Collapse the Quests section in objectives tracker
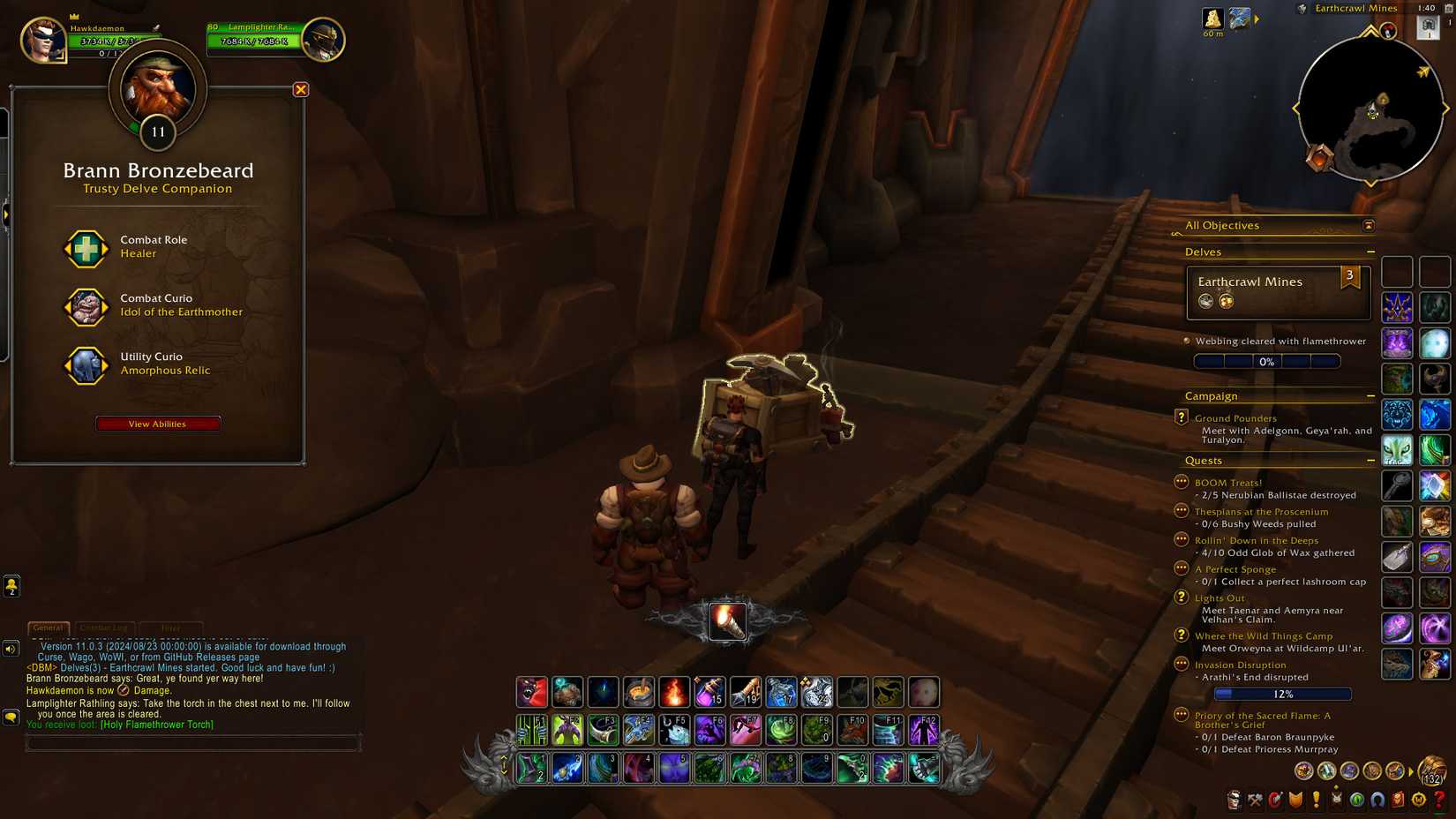The width and height of the screenshot is (1456, 819). [1371, 460]
